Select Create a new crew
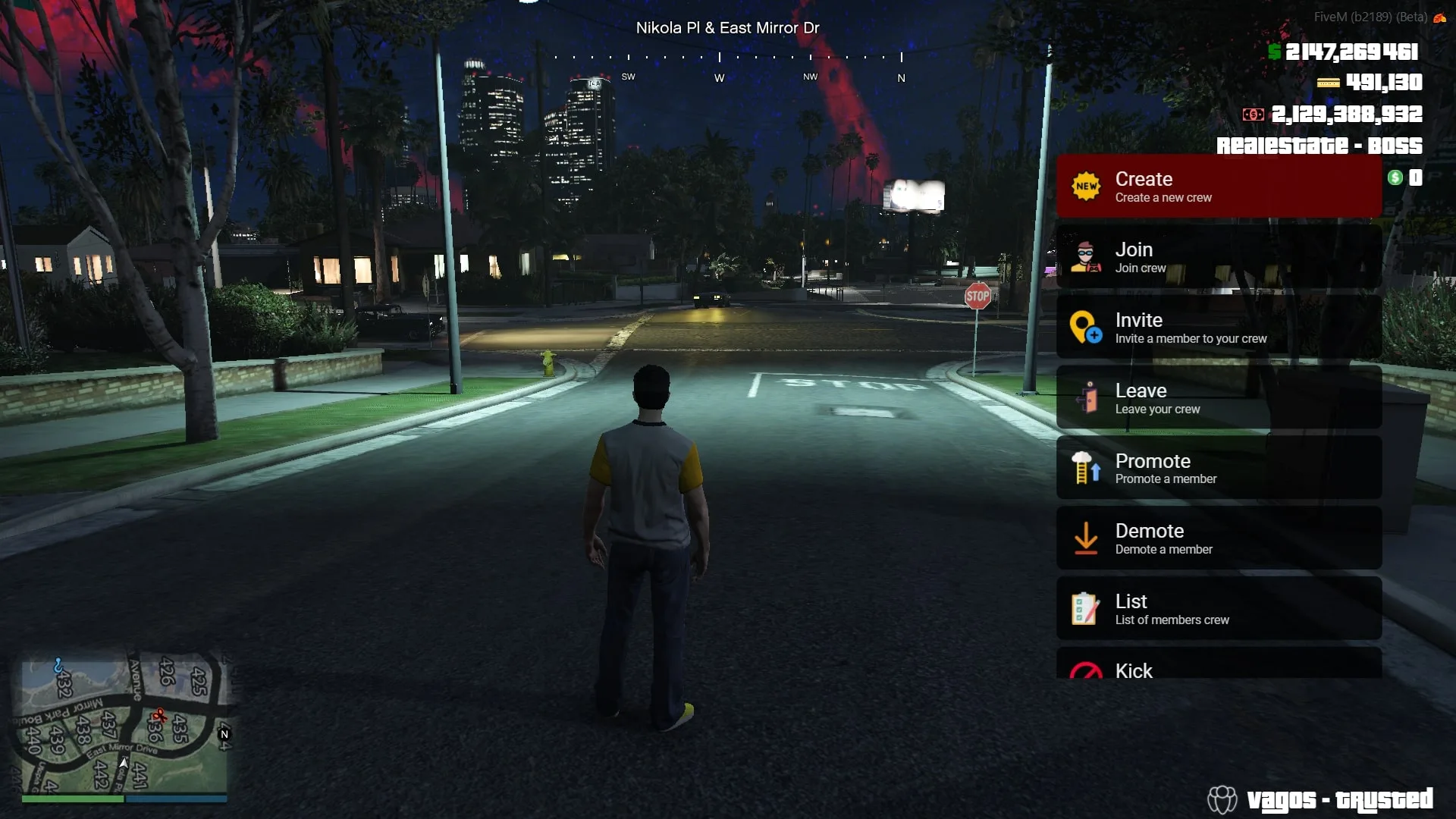1456x819 pixels. click(x=1218, y=187)
